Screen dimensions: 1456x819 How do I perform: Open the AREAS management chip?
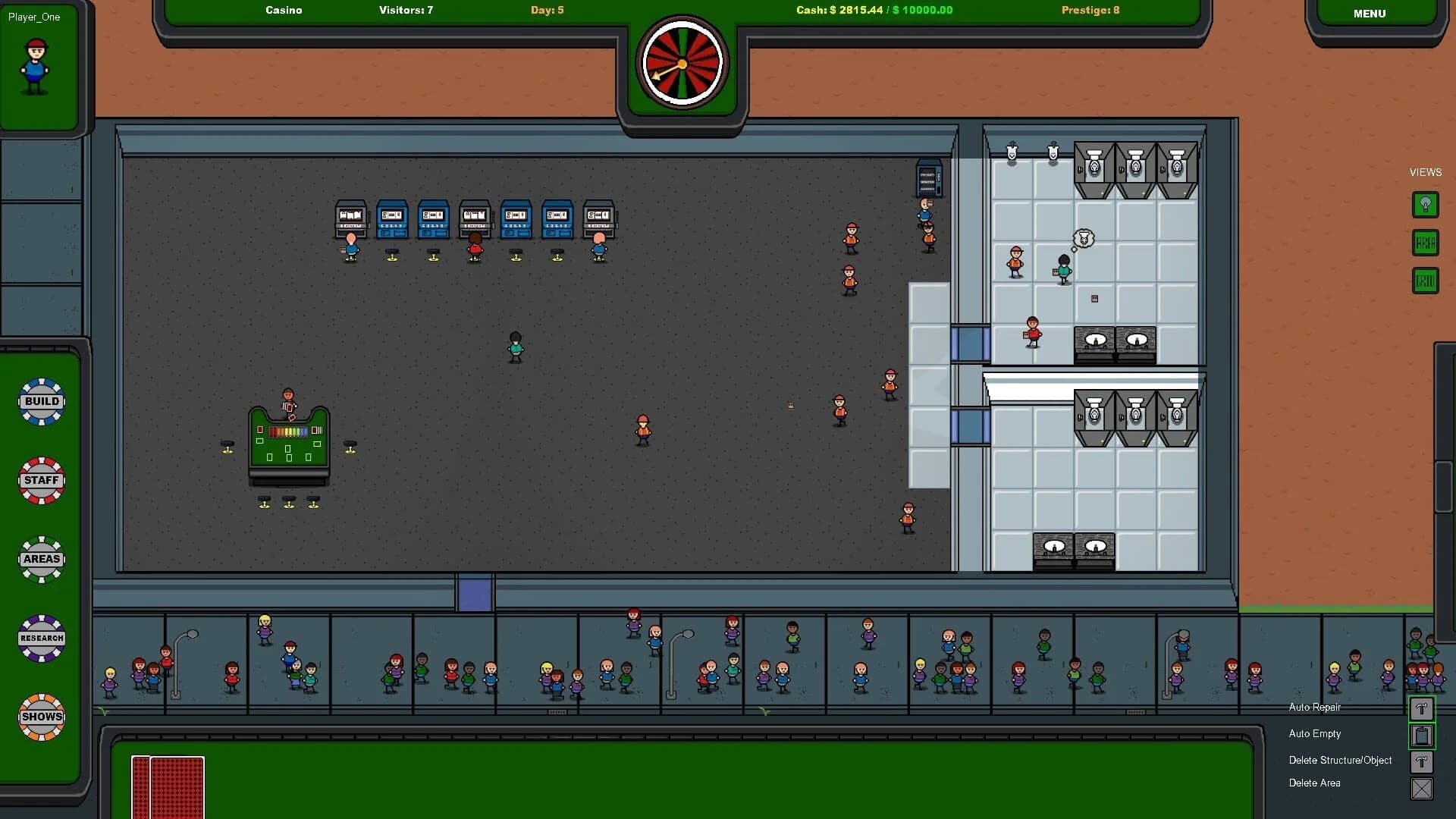pyautogui.click(x=42, y=559)
